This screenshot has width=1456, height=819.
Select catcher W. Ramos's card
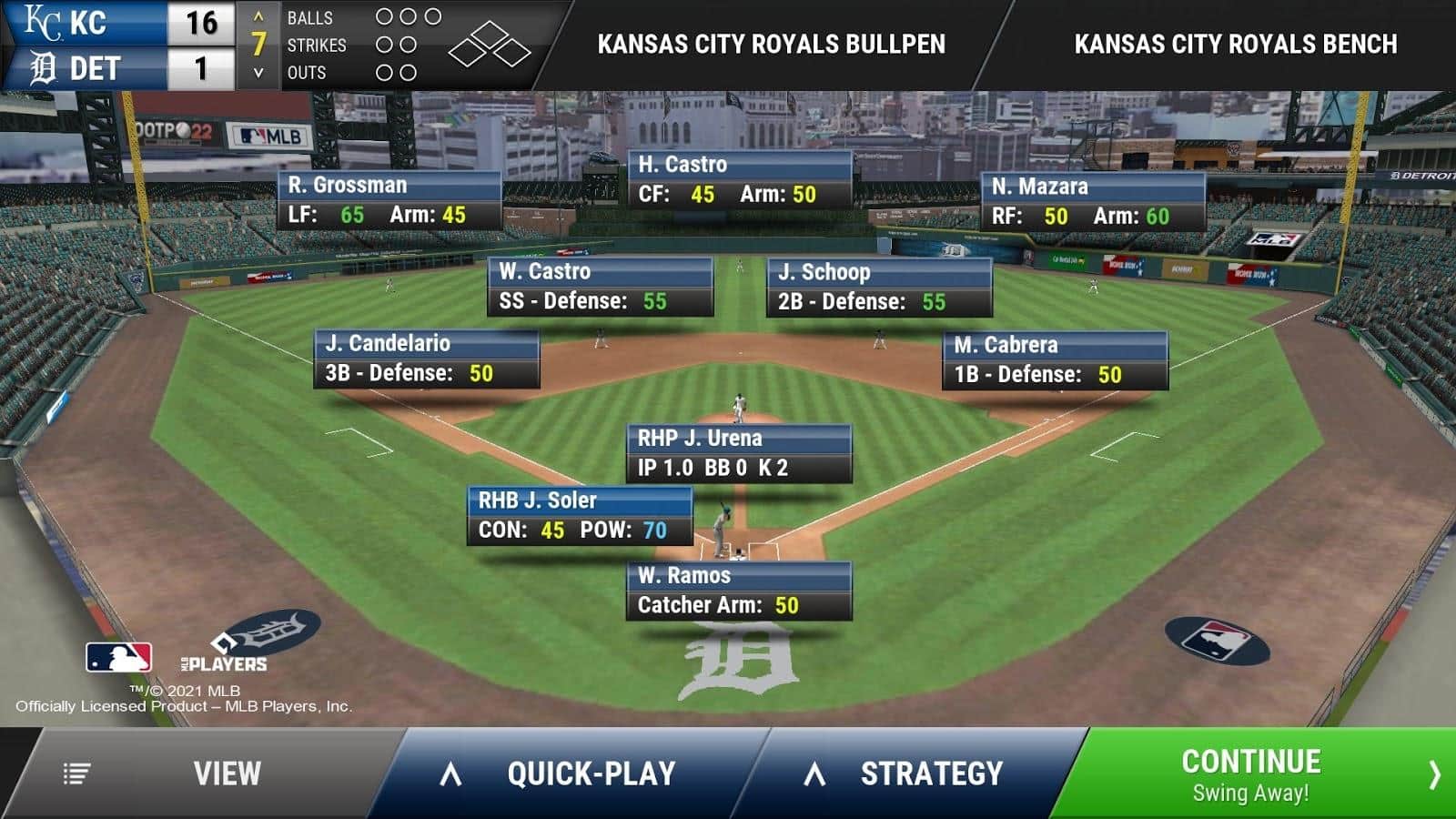point(739,591)
